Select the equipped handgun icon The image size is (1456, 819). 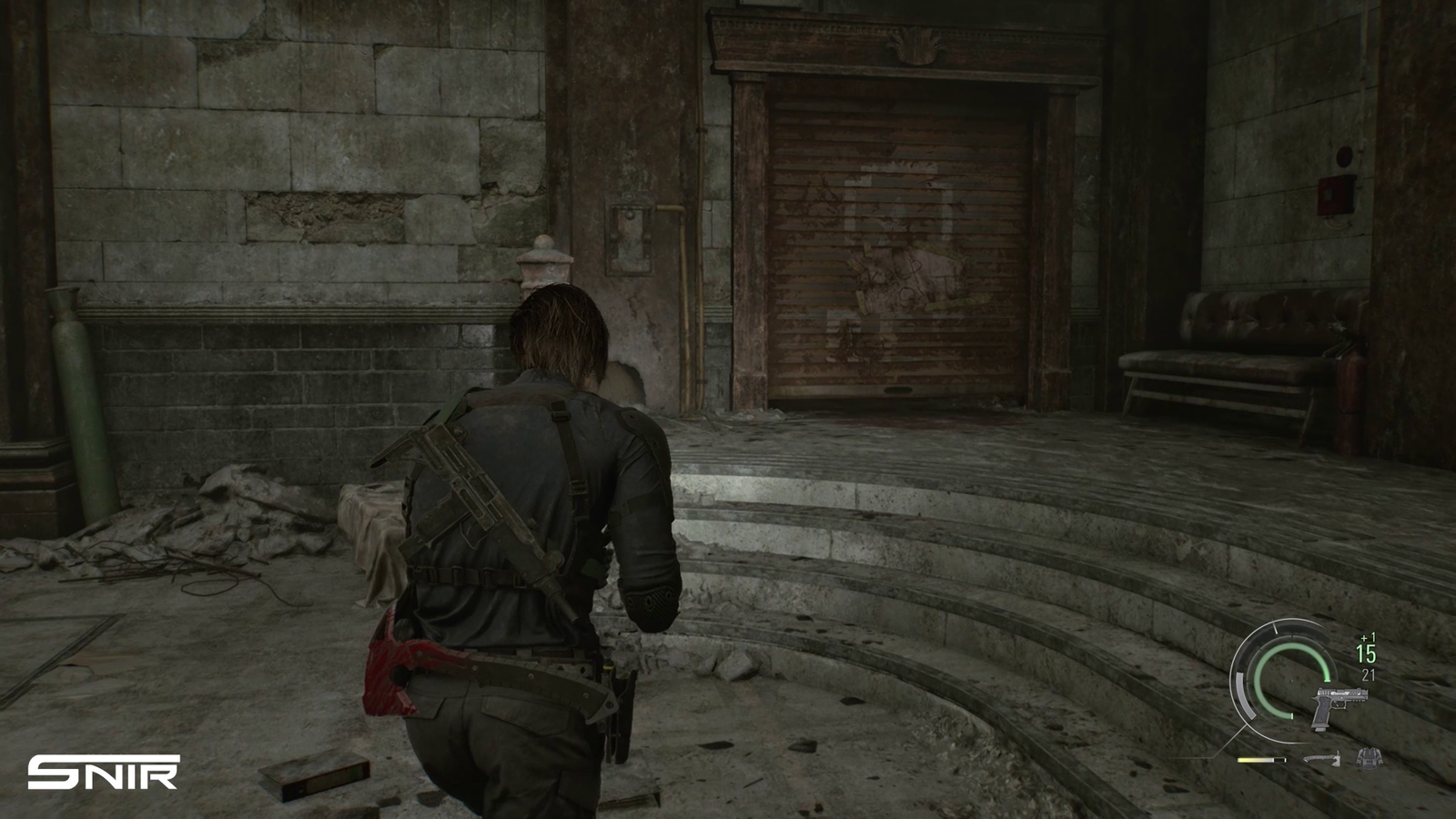point(1331,708)
